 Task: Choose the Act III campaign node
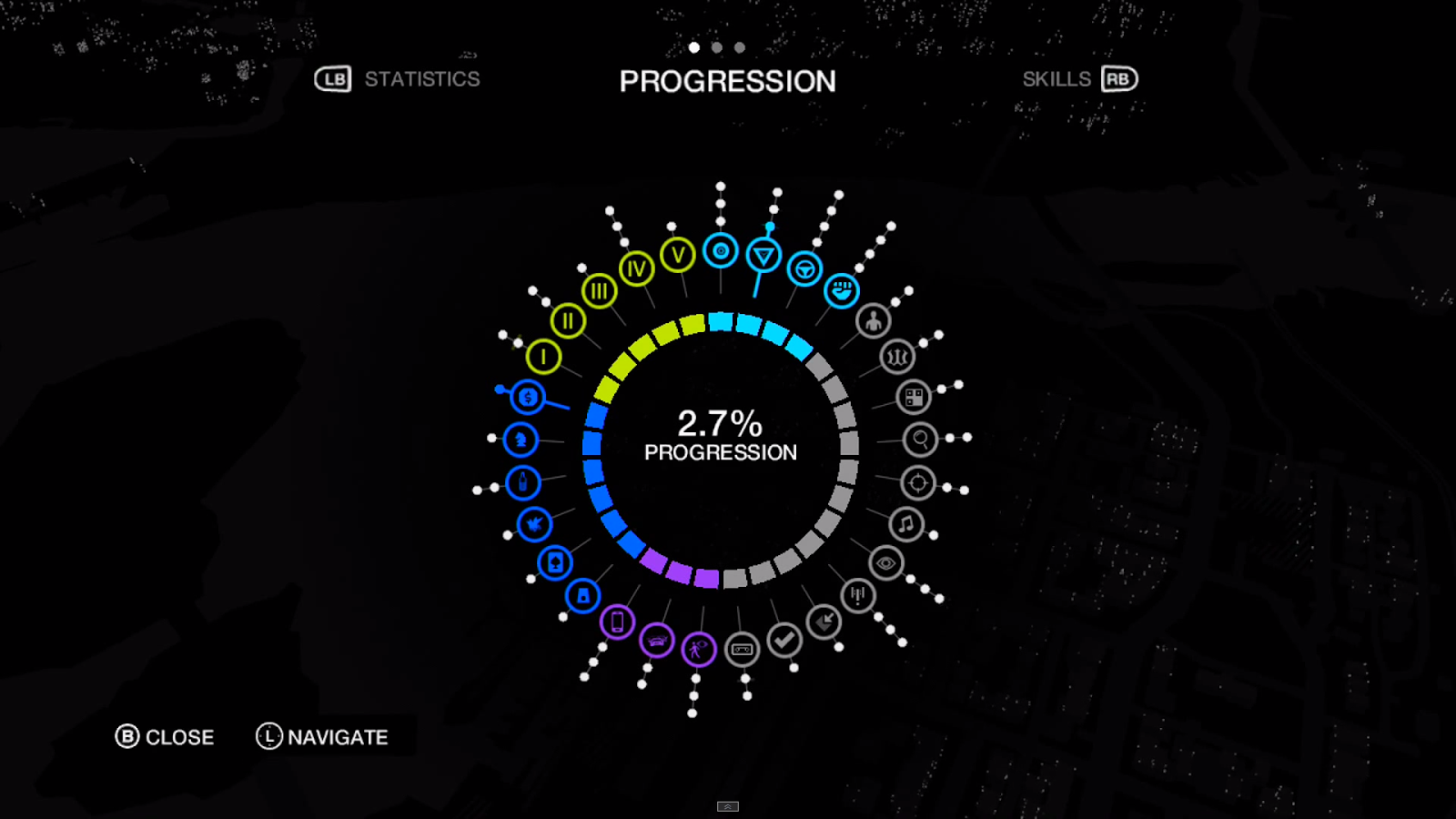(x=599, y=291)
